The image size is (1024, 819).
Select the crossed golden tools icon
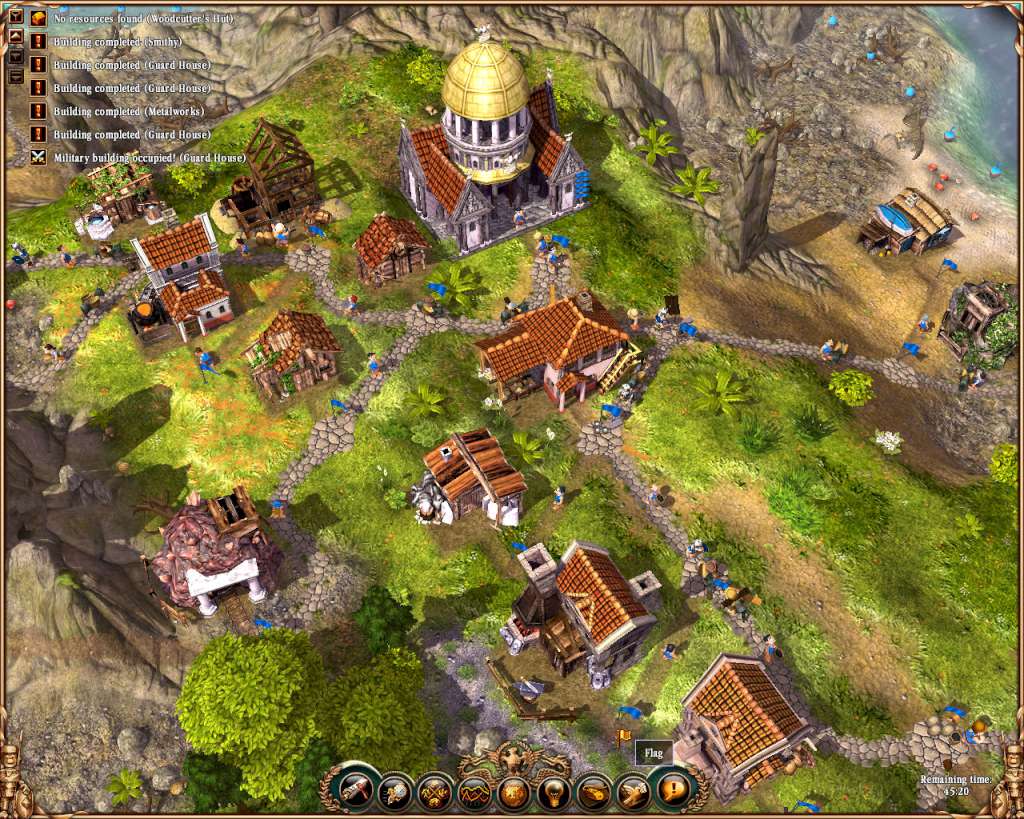(435, 791)
